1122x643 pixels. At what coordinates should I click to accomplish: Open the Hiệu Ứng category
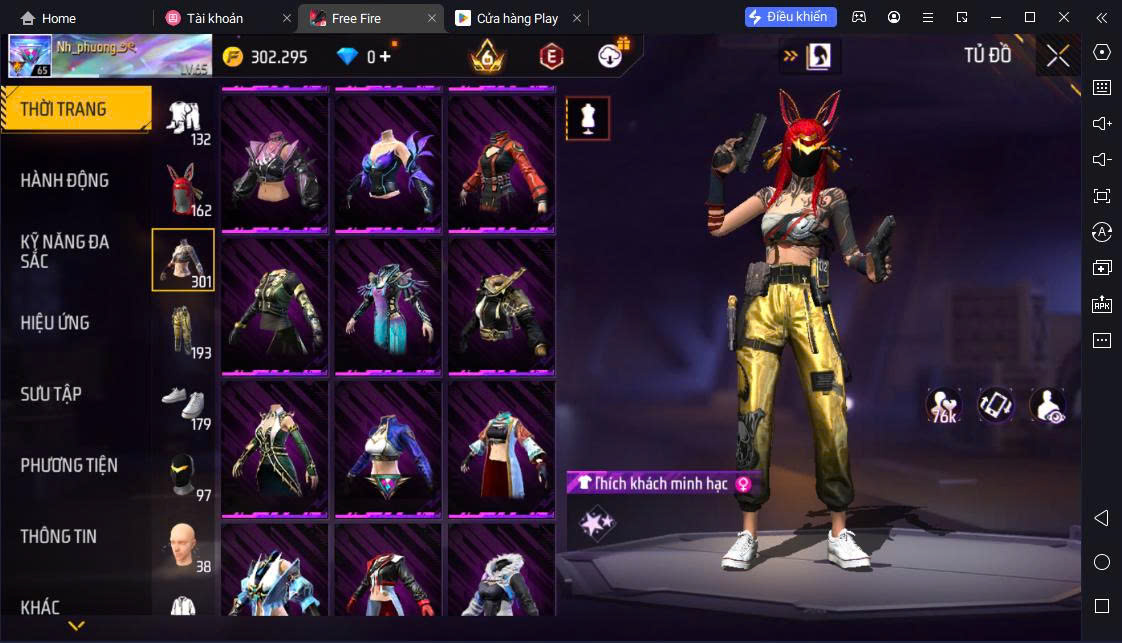pyautogui.click(x=55, y=323)
